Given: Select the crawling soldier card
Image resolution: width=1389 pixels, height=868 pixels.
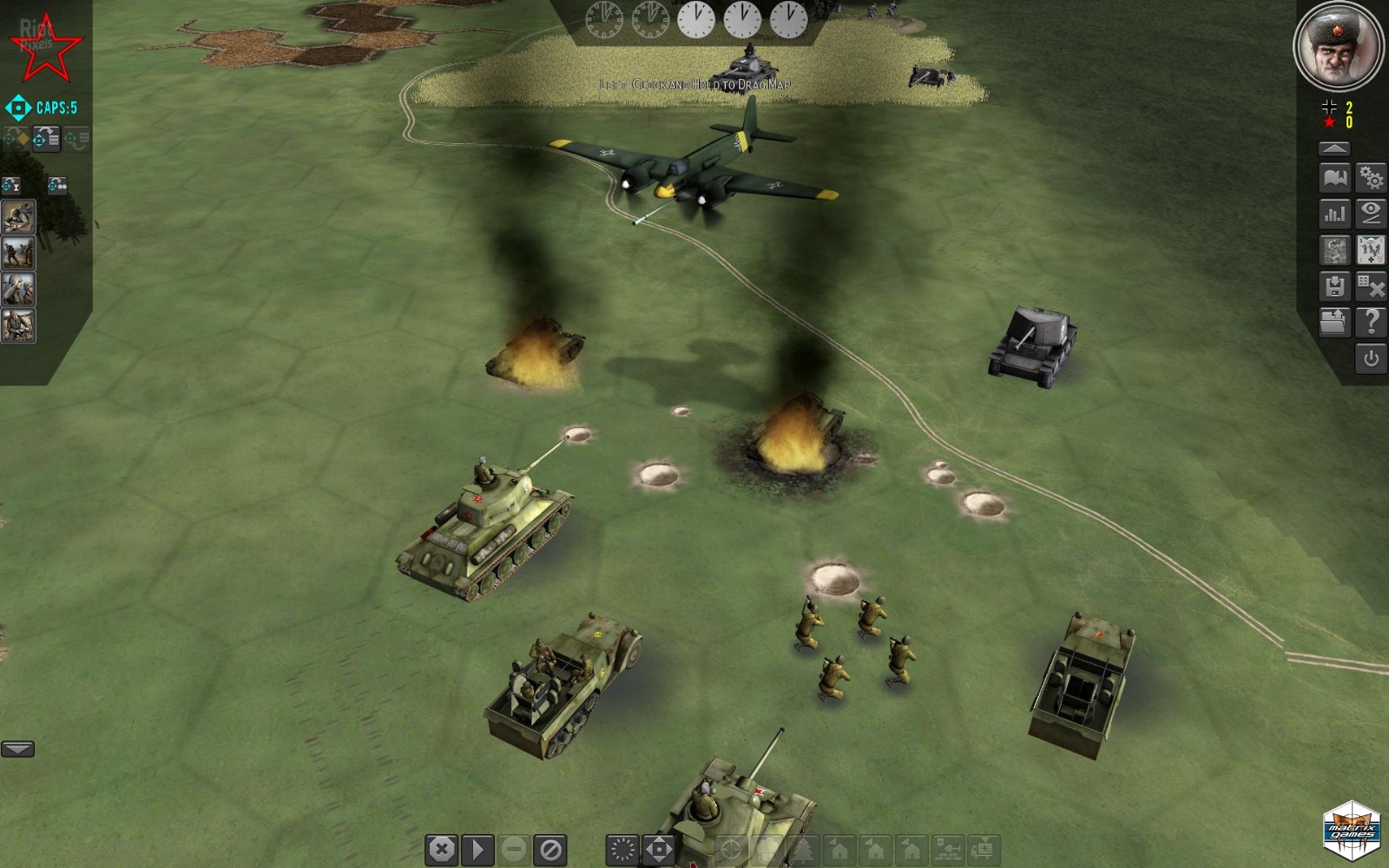Looking at the screenshot, I should 18,217.
